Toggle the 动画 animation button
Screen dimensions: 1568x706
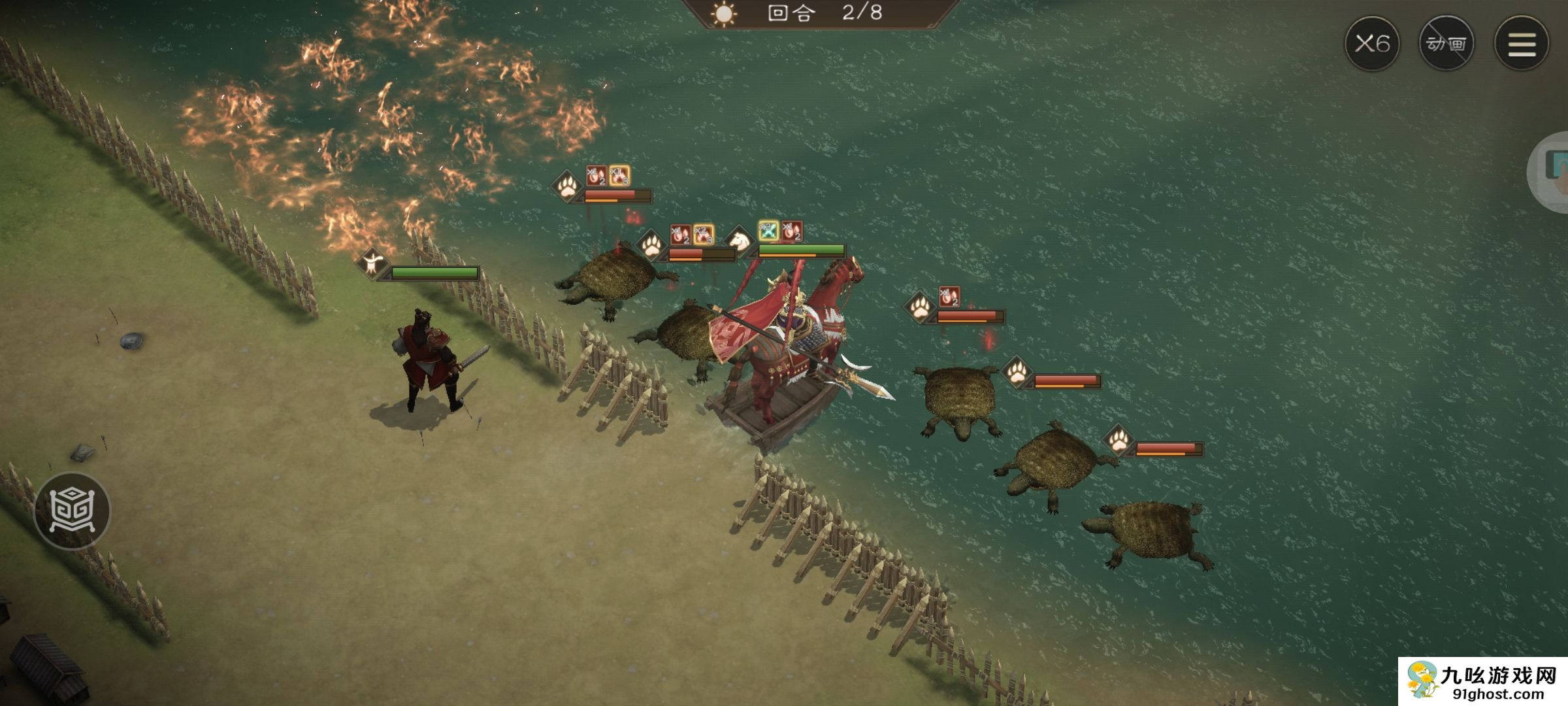pos(1446,44)
